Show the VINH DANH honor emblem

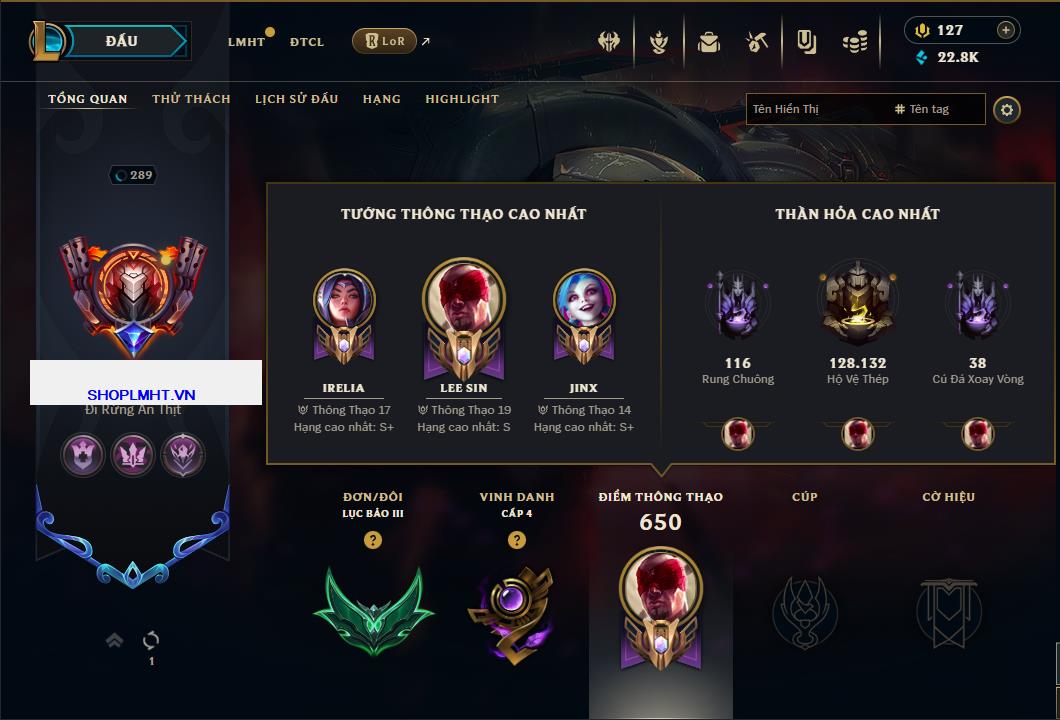[516, 609]
